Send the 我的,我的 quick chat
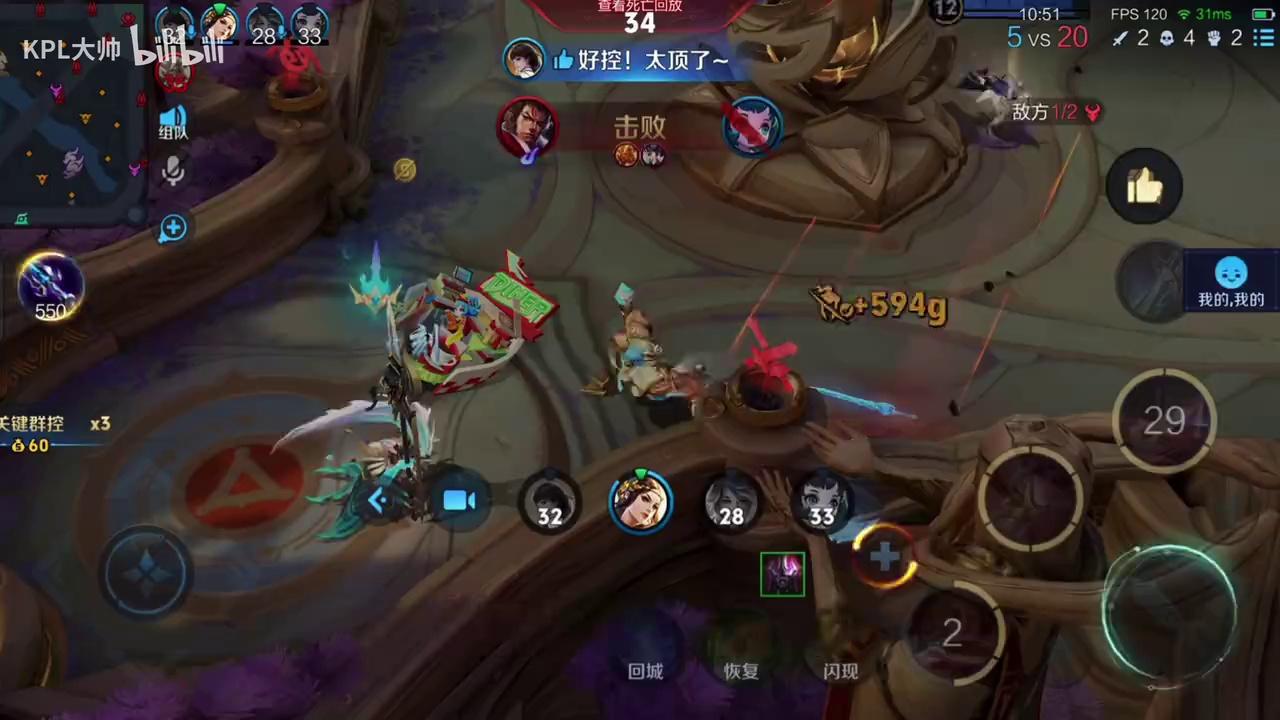Viewport: 1280px width, 720px height. click(1231, 282)
